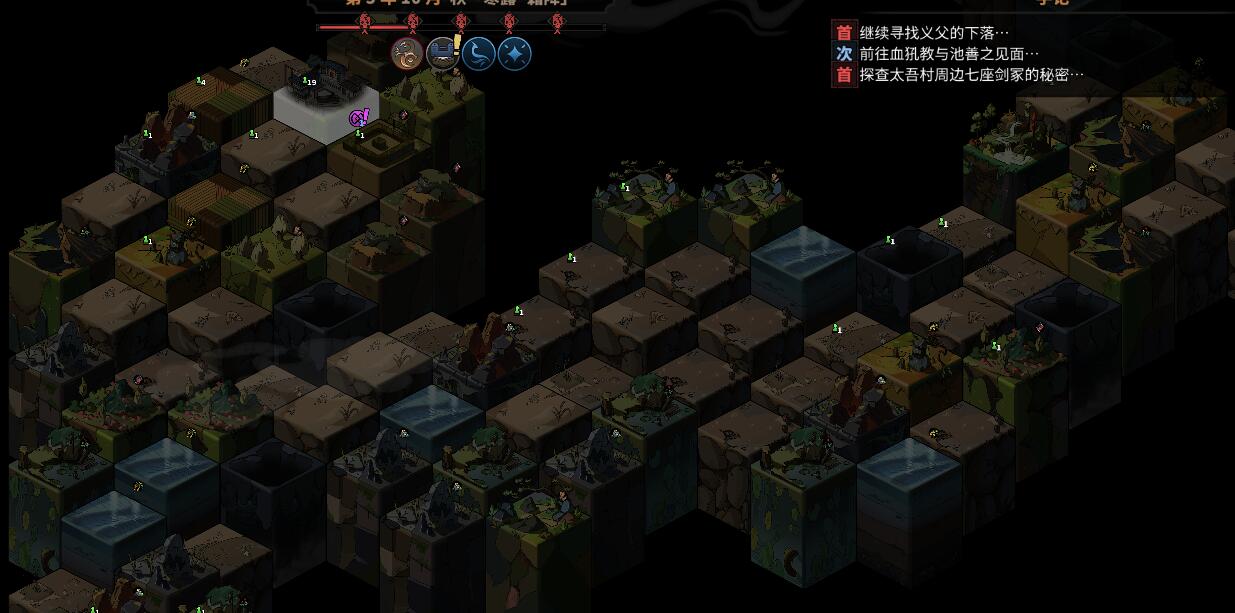Click the purple event marker with exclamation mark

(359, 118)
